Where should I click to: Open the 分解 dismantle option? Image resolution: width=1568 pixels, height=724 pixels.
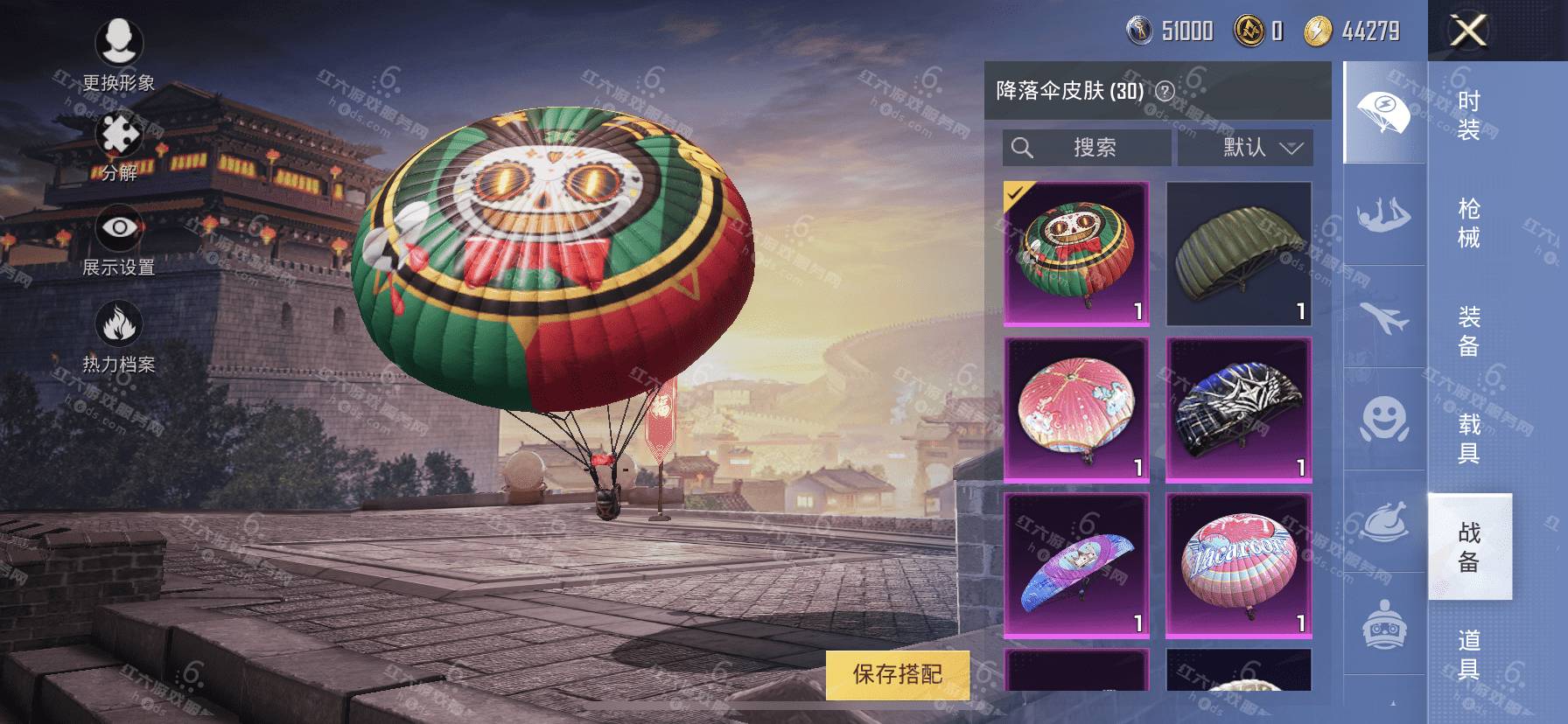pyautogui.click(x=119, y=146)
